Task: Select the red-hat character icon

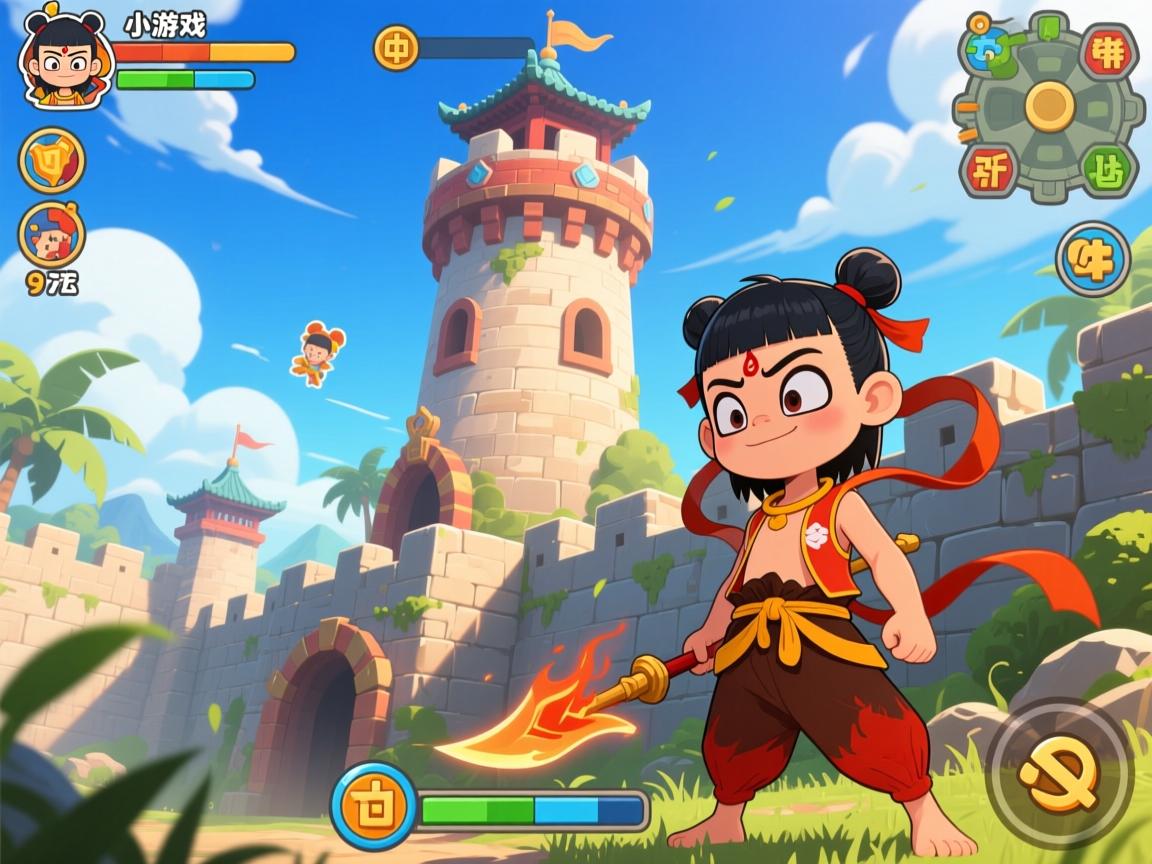Action: [x=52, y=234]
